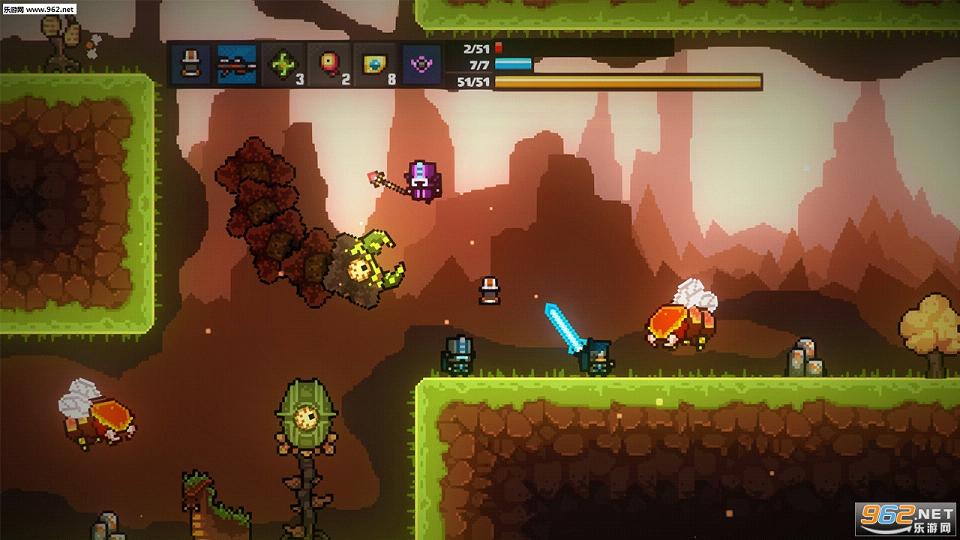960x540 pixels.
Task: Select the top hat character slot
Action: pos(190,65)
